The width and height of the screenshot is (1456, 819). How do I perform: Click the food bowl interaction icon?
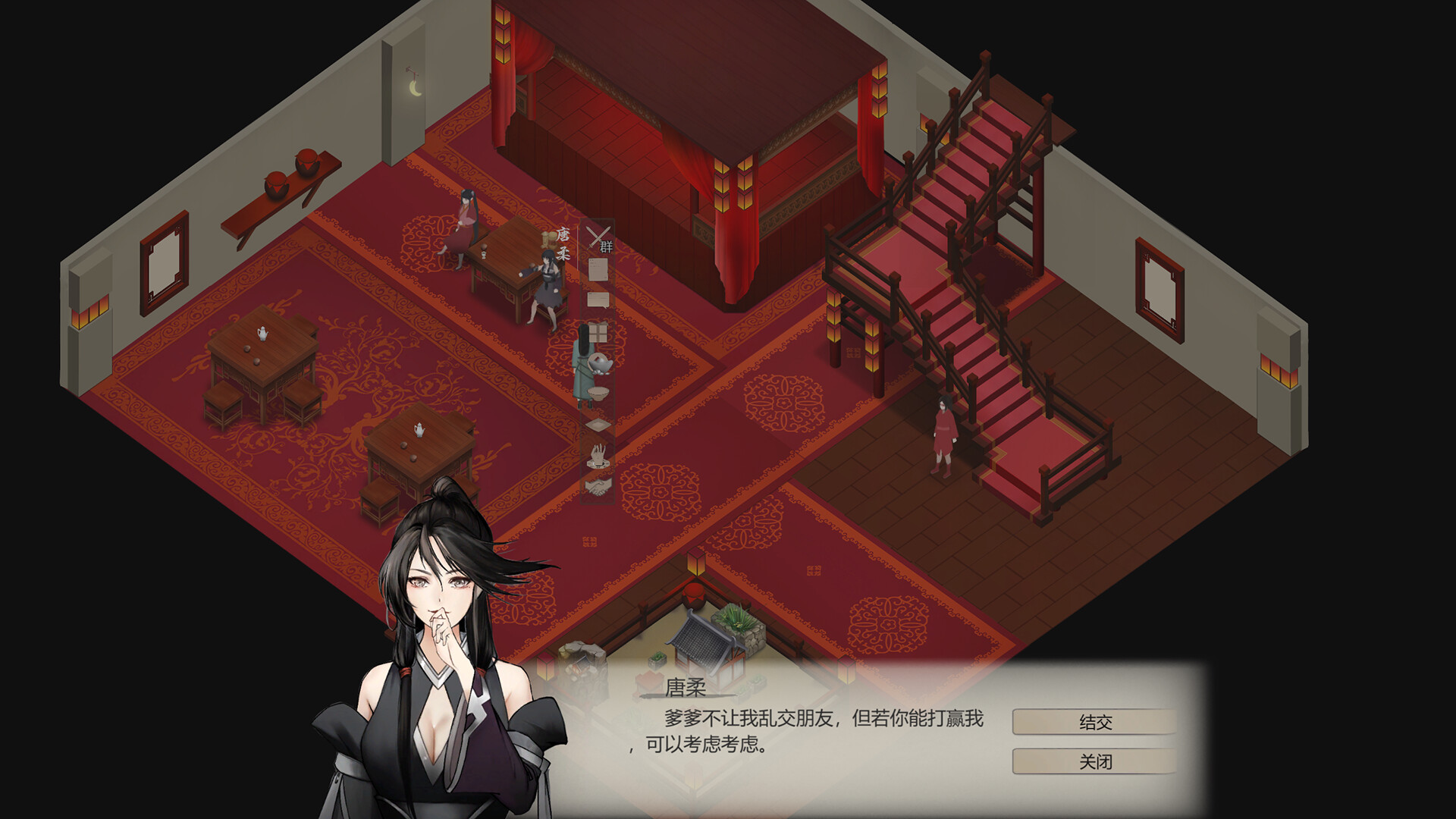[599, 394]
